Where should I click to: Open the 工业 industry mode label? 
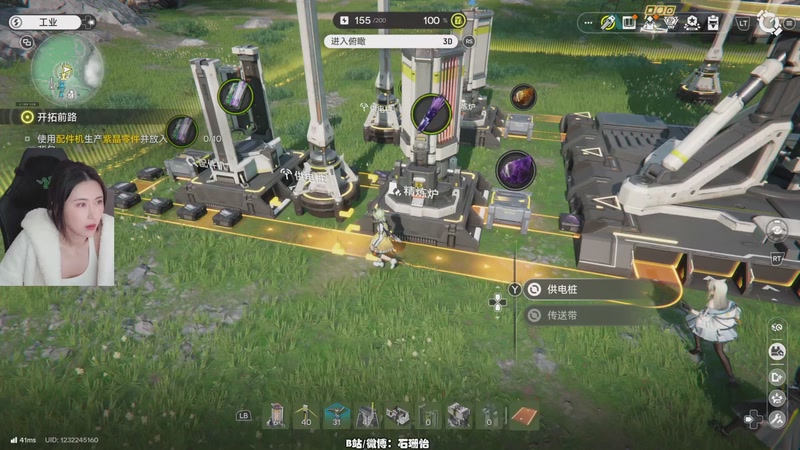coord(46,20)
